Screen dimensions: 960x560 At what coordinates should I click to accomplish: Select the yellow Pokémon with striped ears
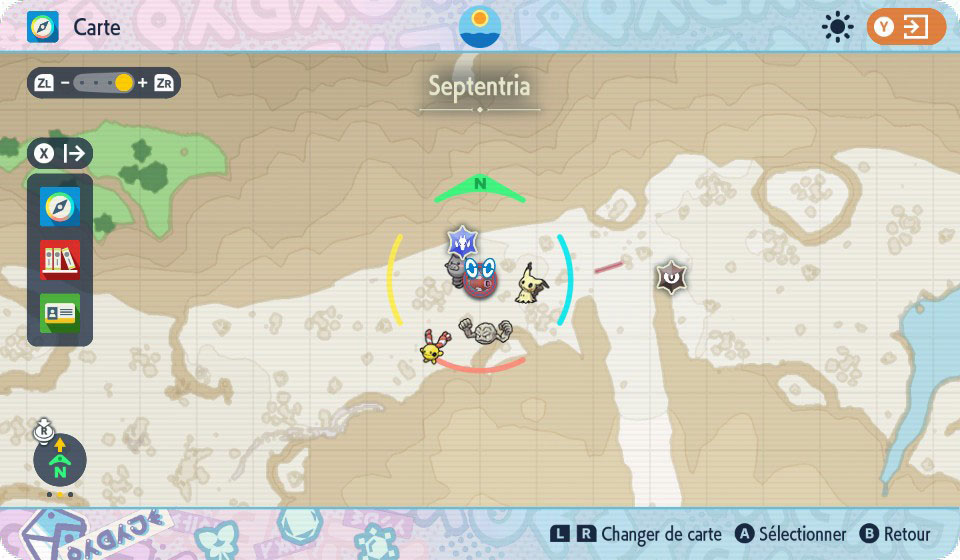point(433,346)
